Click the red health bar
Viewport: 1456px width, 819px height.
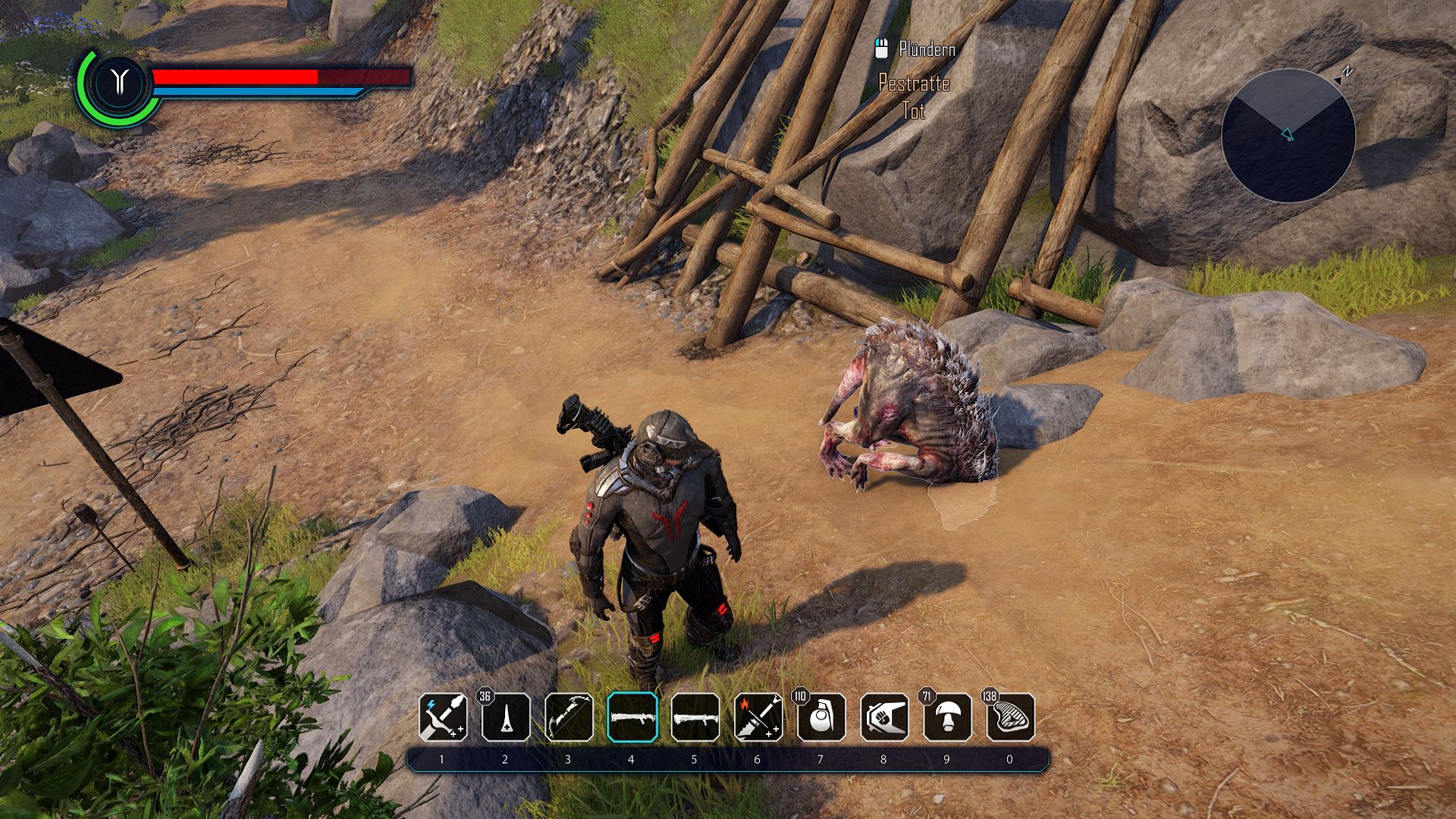click(235, 77)
